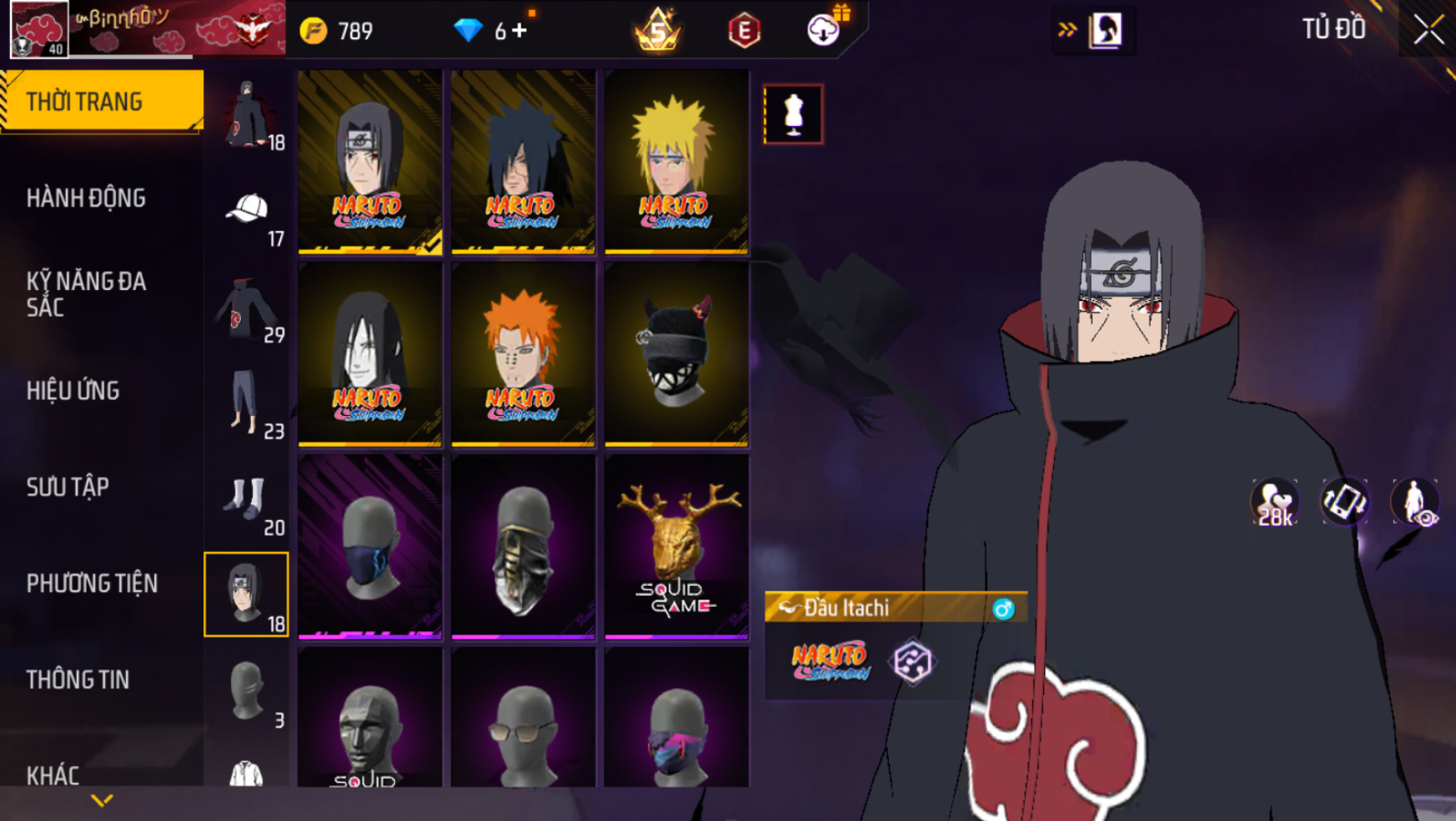Click the white mannequin outfit button
Screen dimensions: 1456x821
point(793,114)
